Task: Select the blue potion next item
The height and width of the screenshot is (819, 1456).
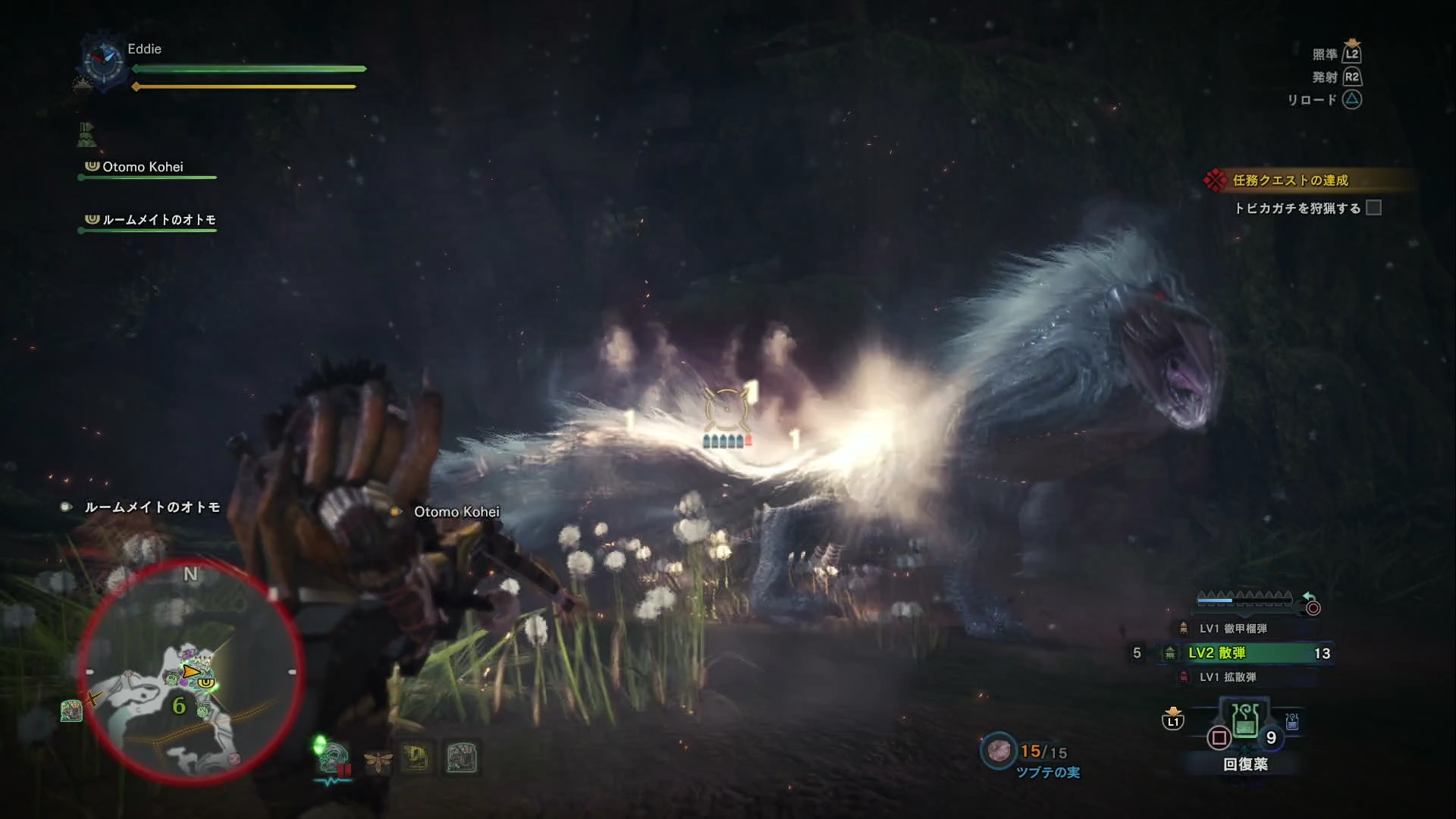Action: point(1292,722)
